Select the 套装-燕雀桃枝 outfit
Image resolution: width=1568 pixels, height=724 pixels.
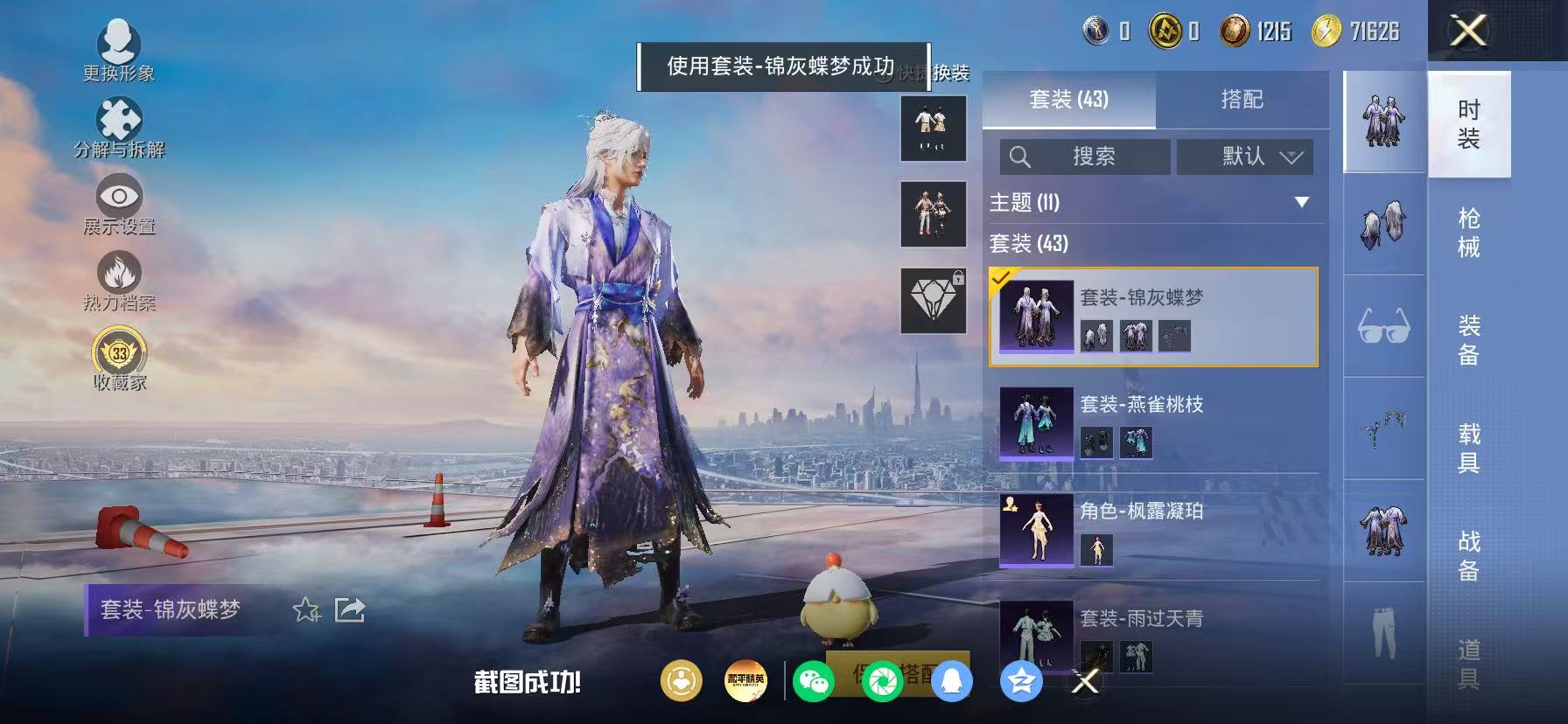tap(1155, 424)
